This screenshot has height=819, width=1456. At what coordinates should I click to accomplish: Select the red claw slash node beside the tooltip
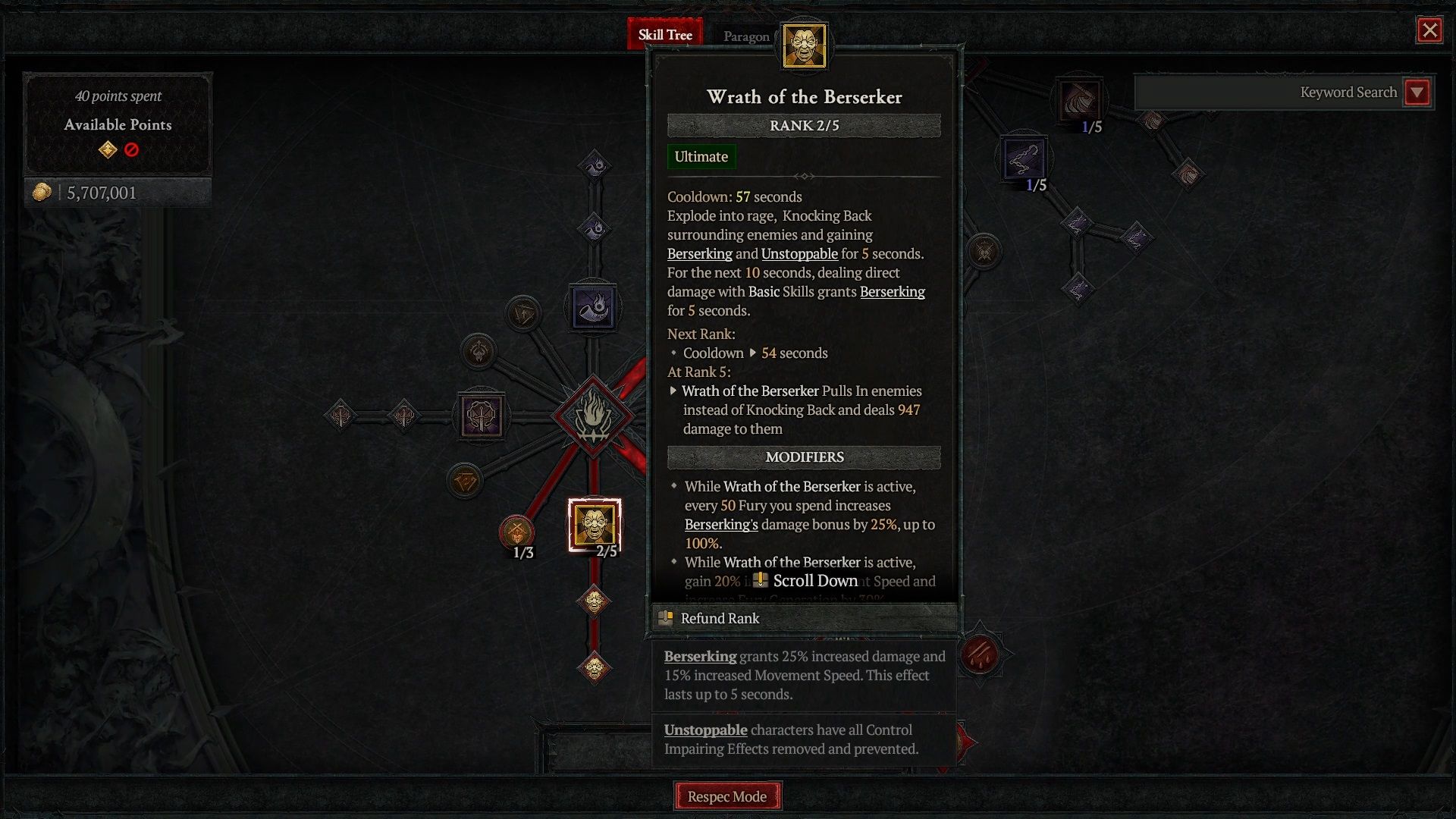[x=980, y=654]
